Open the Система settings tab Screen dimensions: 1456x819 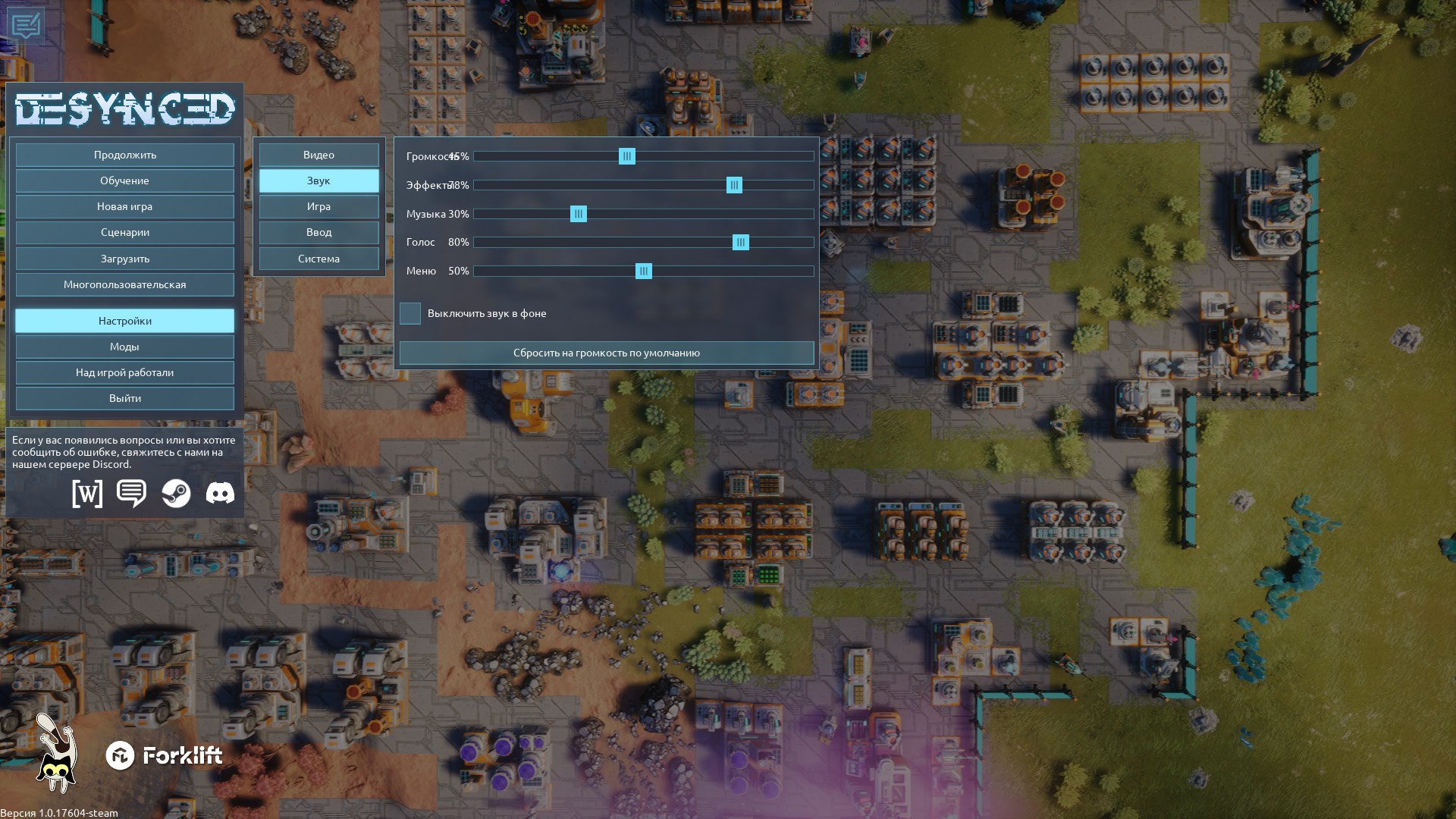[318, 259]
